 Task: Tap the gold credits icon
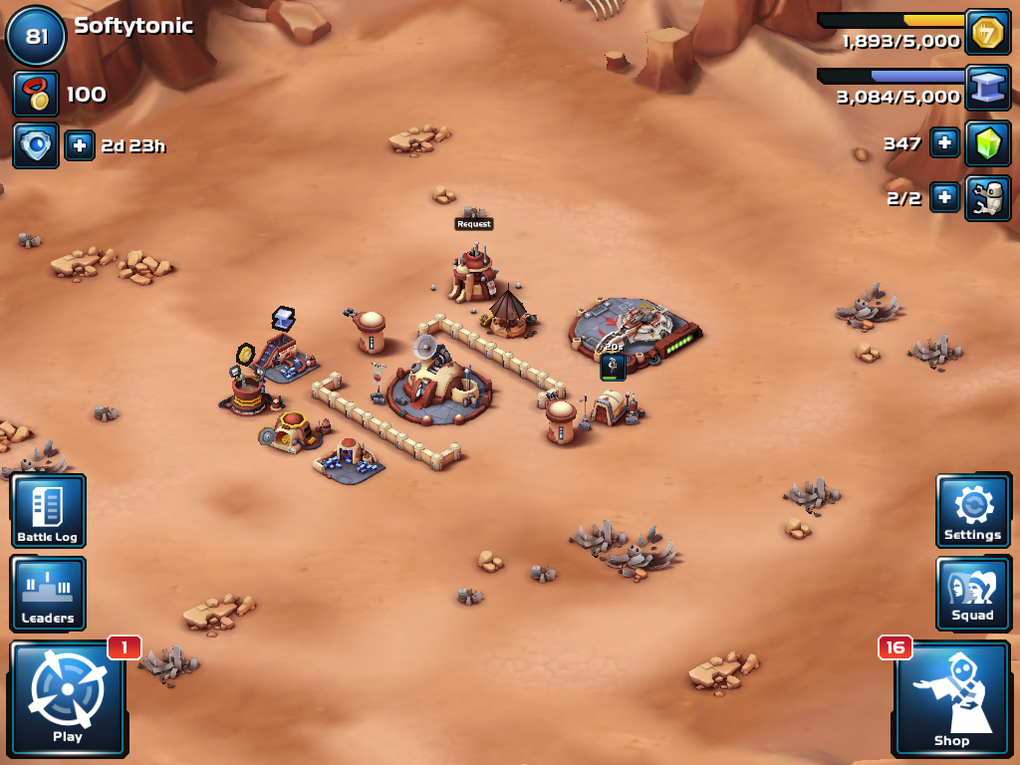(x=987, y=33)
